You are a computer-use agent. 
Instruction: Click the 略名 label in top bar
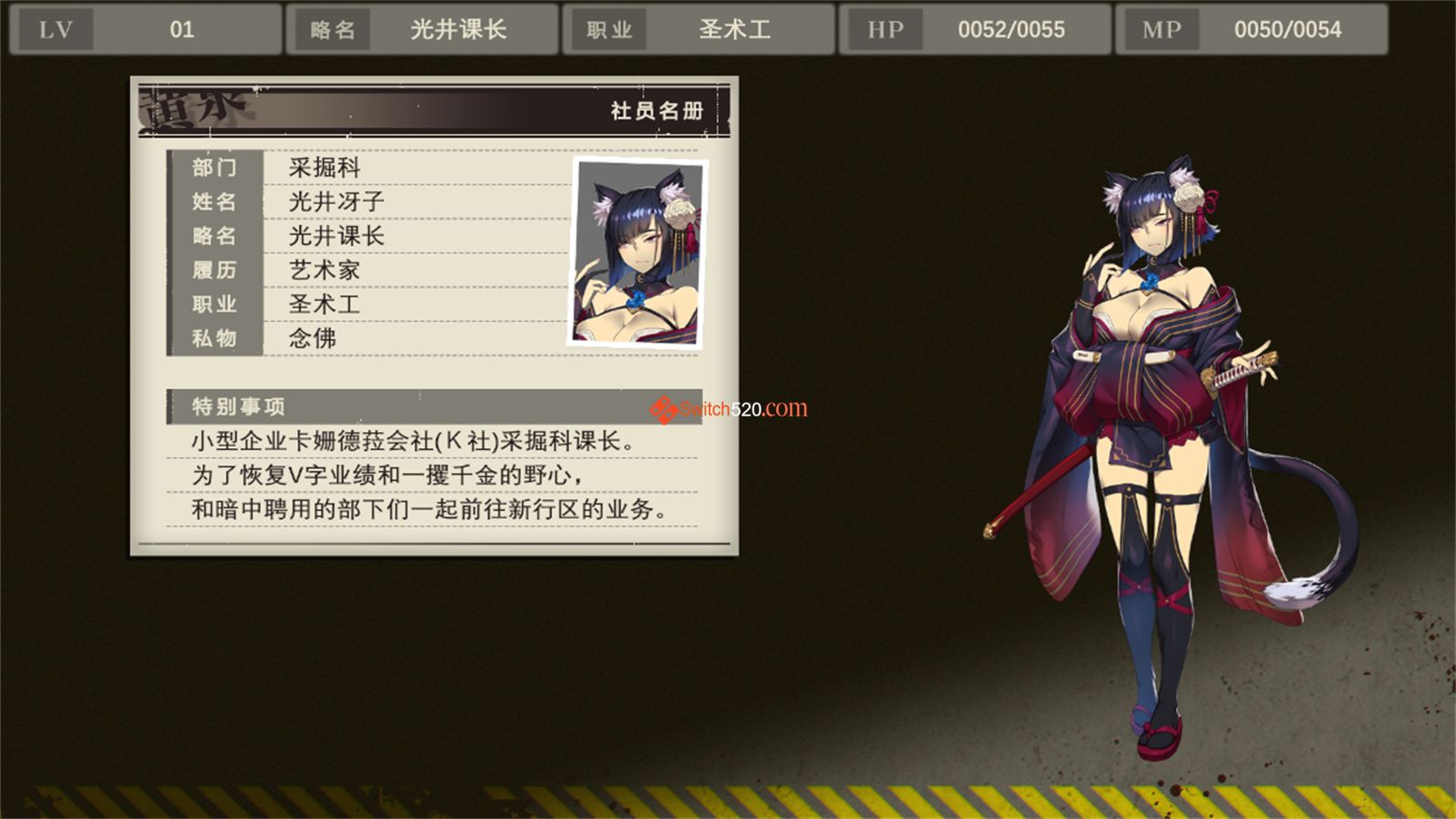(332, 28)
